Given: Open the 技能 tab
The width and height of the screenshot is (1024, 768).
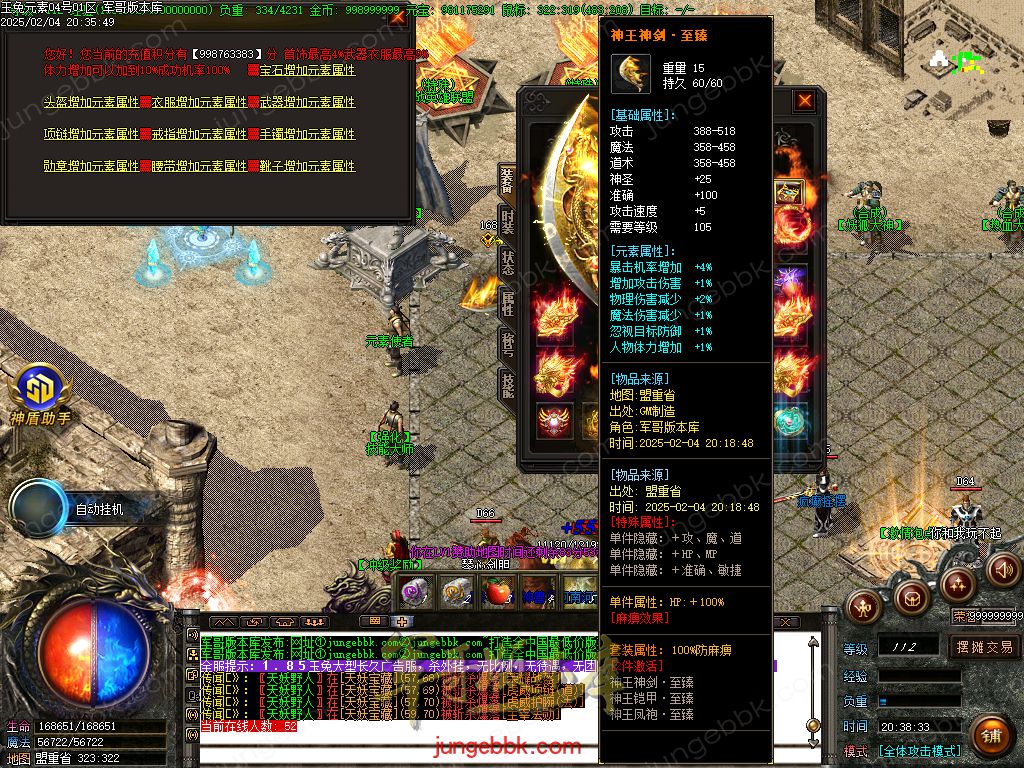Looking at the screenshot, I should click(x=508, y=385).
